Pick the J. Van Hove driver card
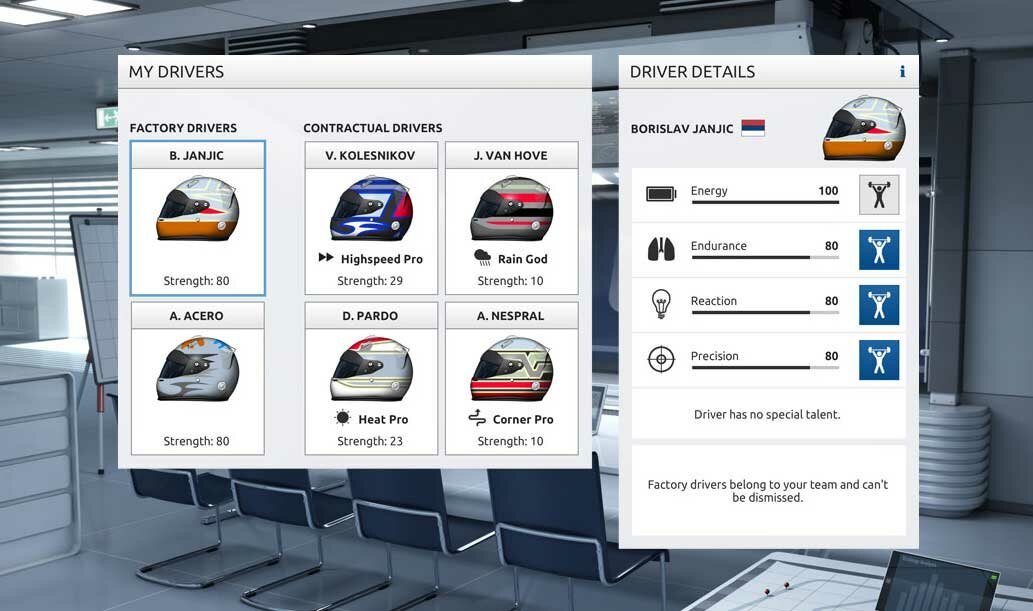The image size is (1033, 611). coord(511,218)
